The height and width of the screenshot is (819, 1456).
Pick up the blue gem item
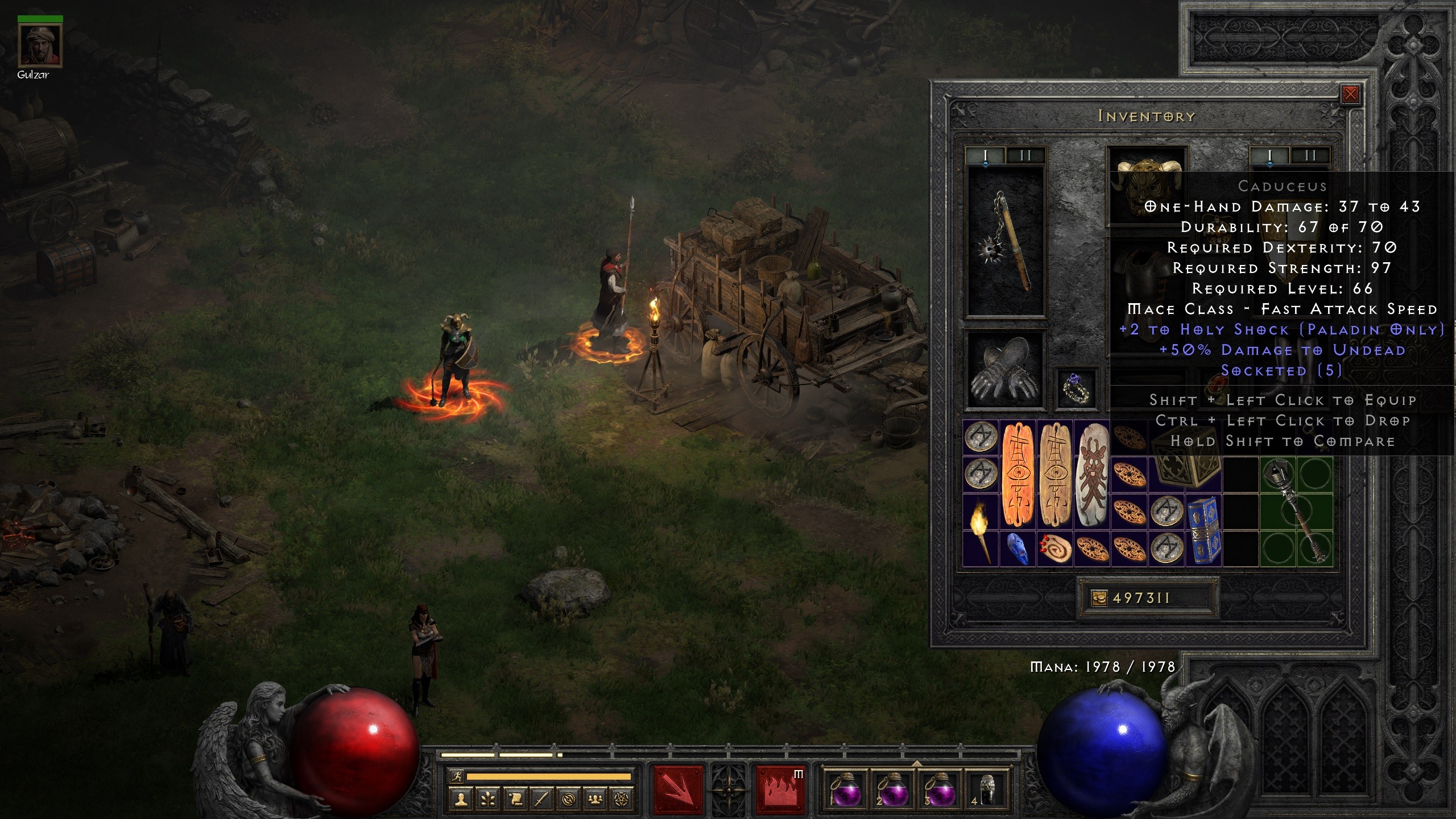point(1017,549)
